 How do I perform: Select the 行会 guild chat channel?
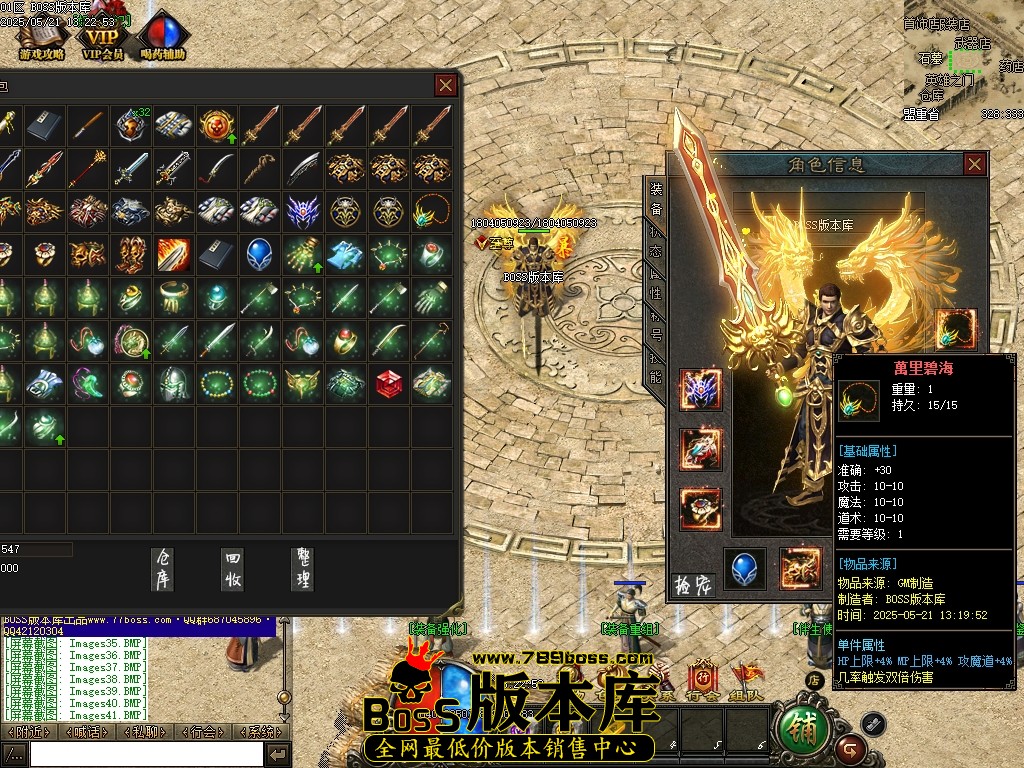coord(204,732)
